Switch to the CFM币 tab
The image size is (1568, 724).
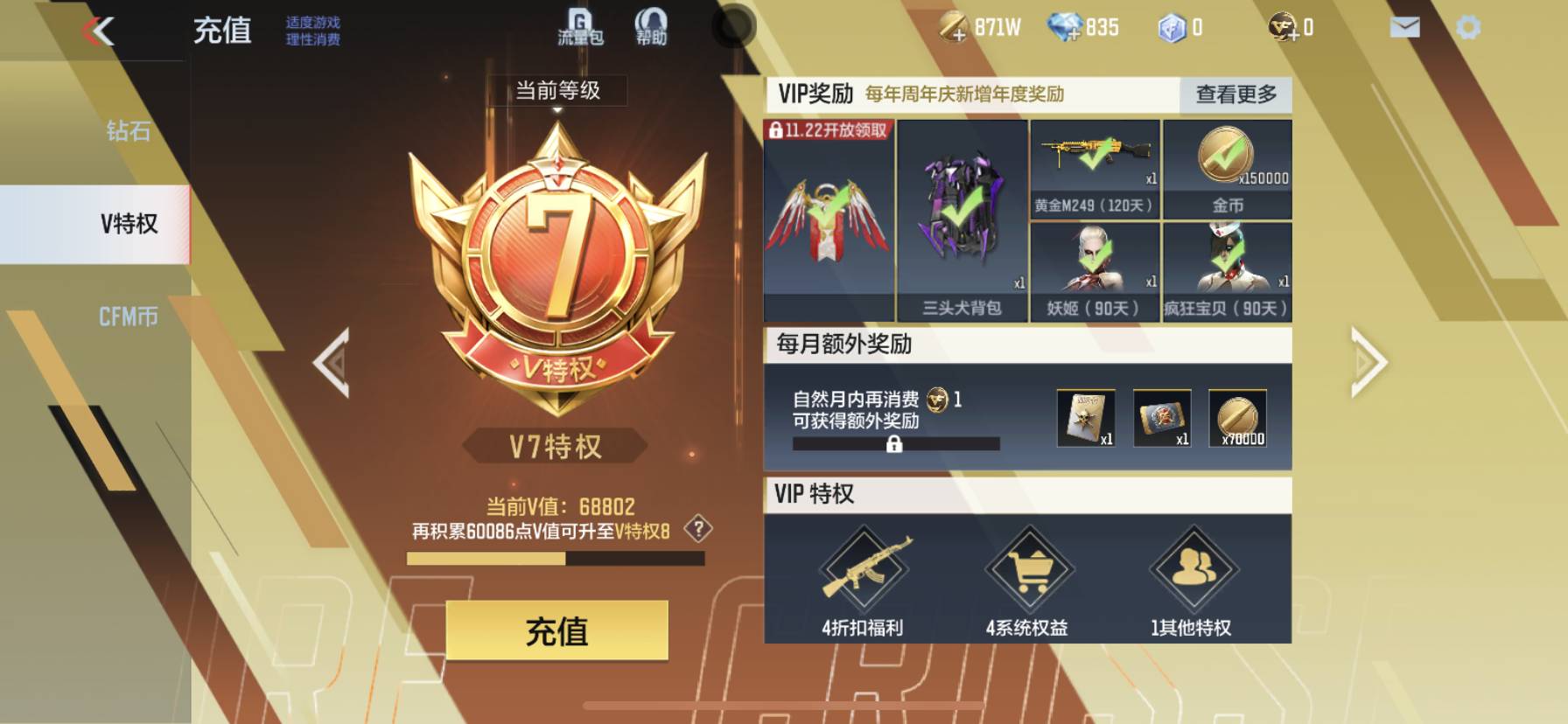coord(128,318)
